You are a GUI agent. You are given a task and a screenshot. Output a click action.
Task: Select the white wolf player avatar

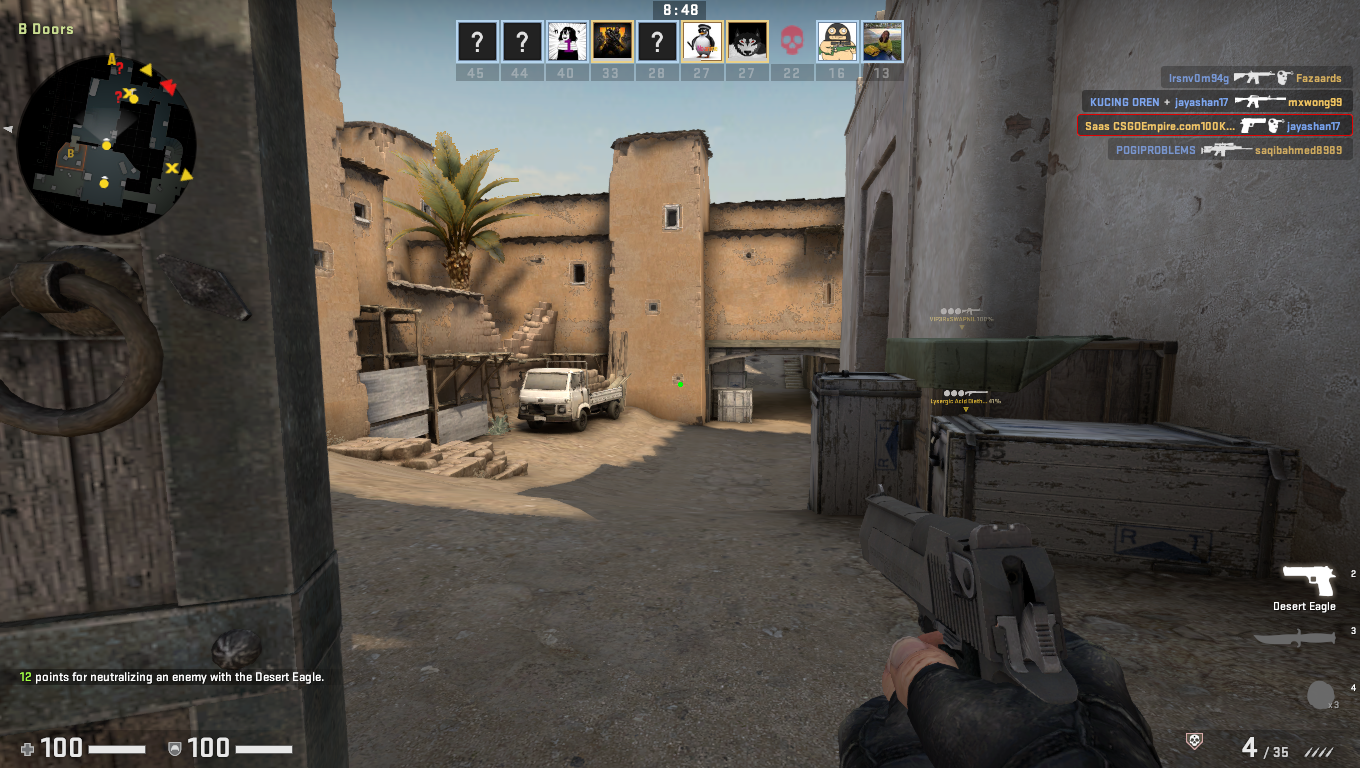click(747, 42)
